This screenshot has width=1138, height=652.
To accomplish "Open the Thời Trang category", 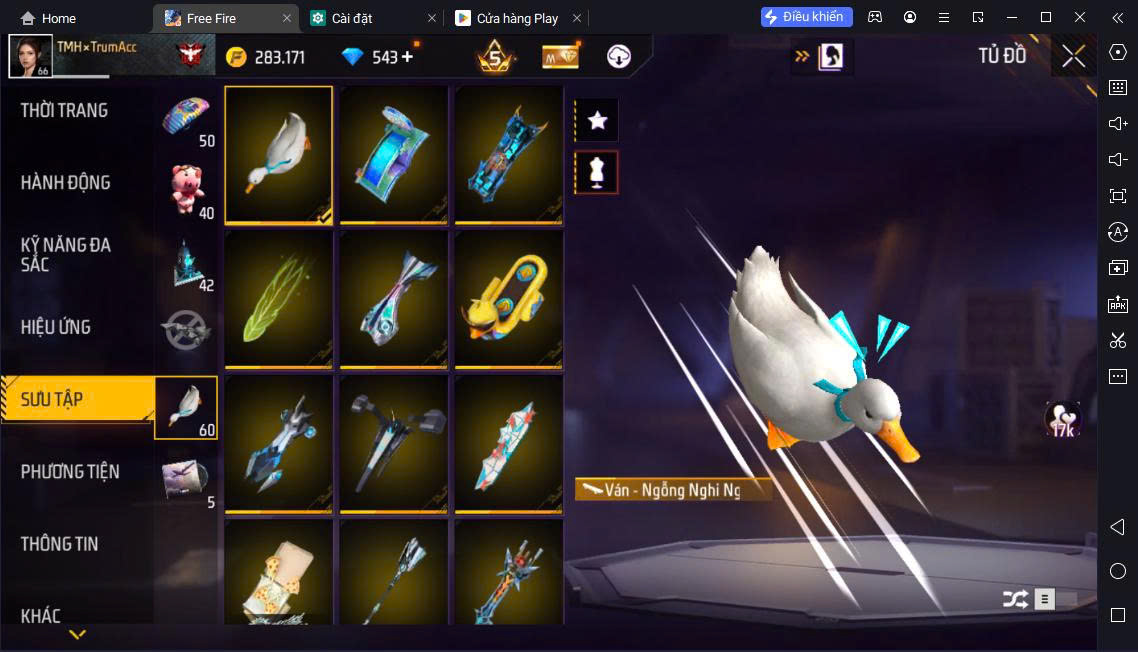I will tap(65, 111).
